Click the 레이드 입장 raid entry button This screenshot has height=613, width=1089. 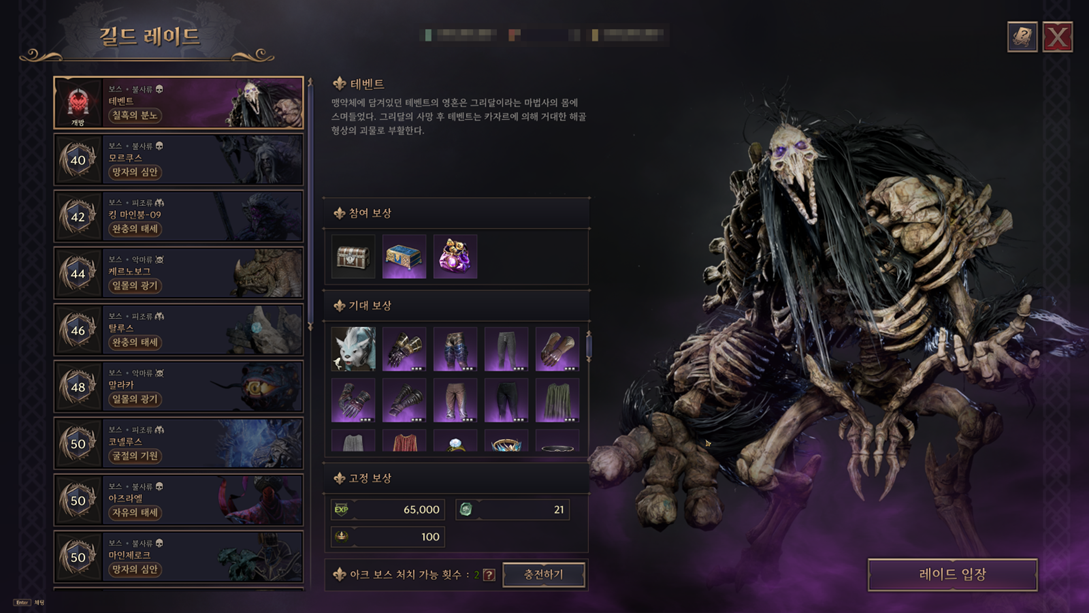point(952,574)
